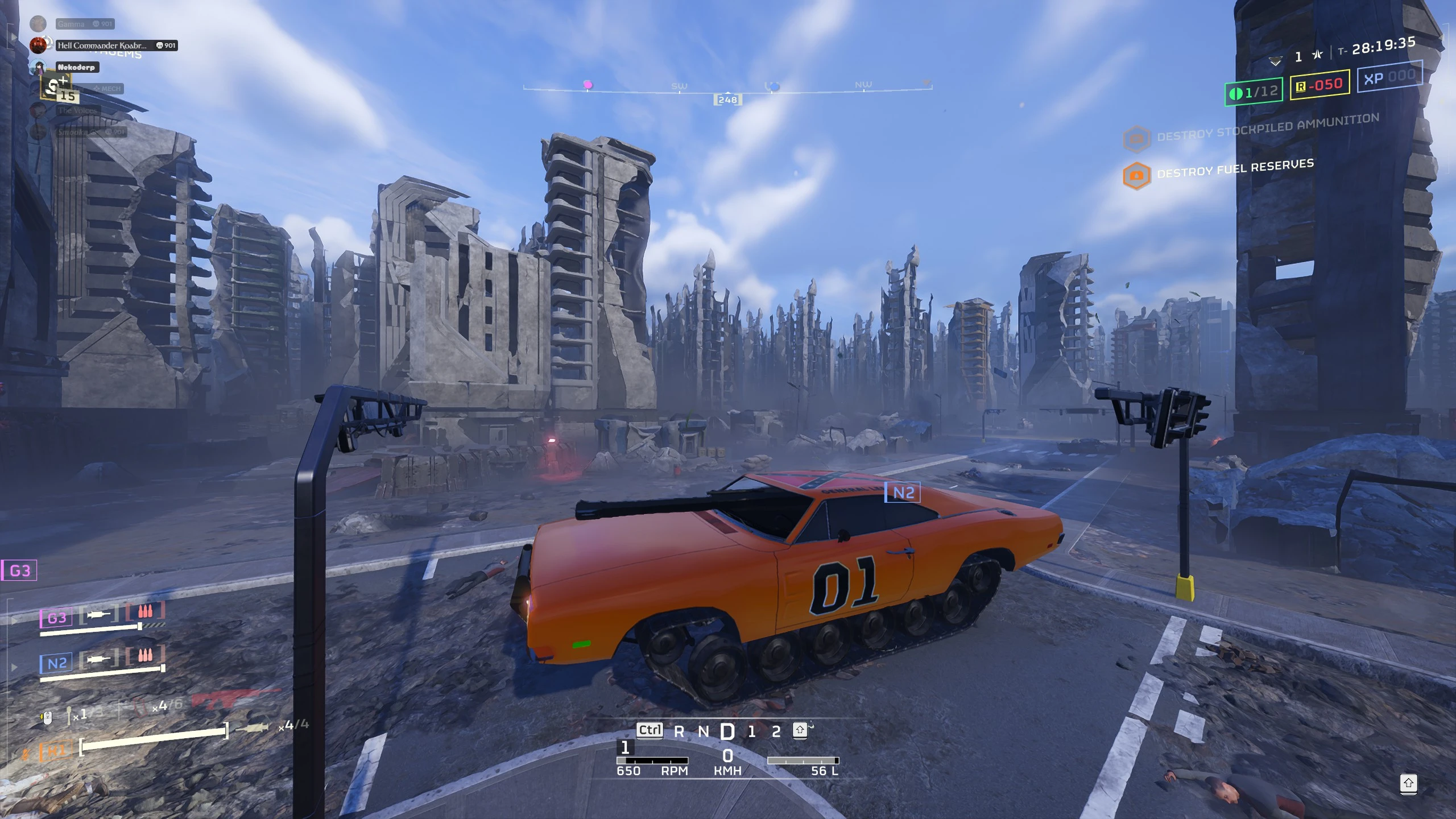Click Nekoderp in the player list
1456x819 pixels.
(77, 67)
